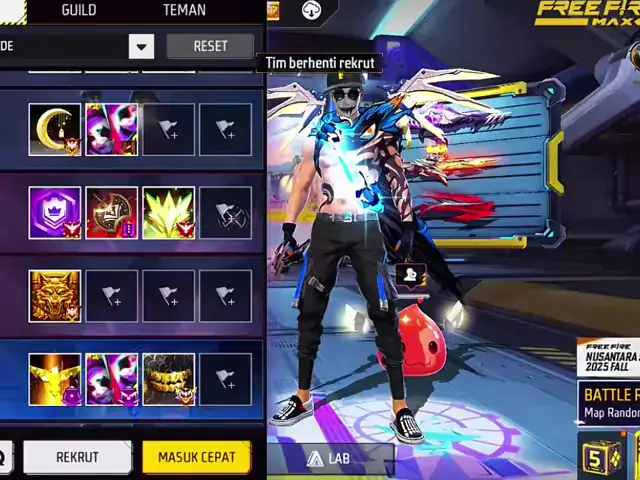This screenshot has height=480, width=640.
Task: Choose the golden eagle avatar
Action: coord(55,379)
